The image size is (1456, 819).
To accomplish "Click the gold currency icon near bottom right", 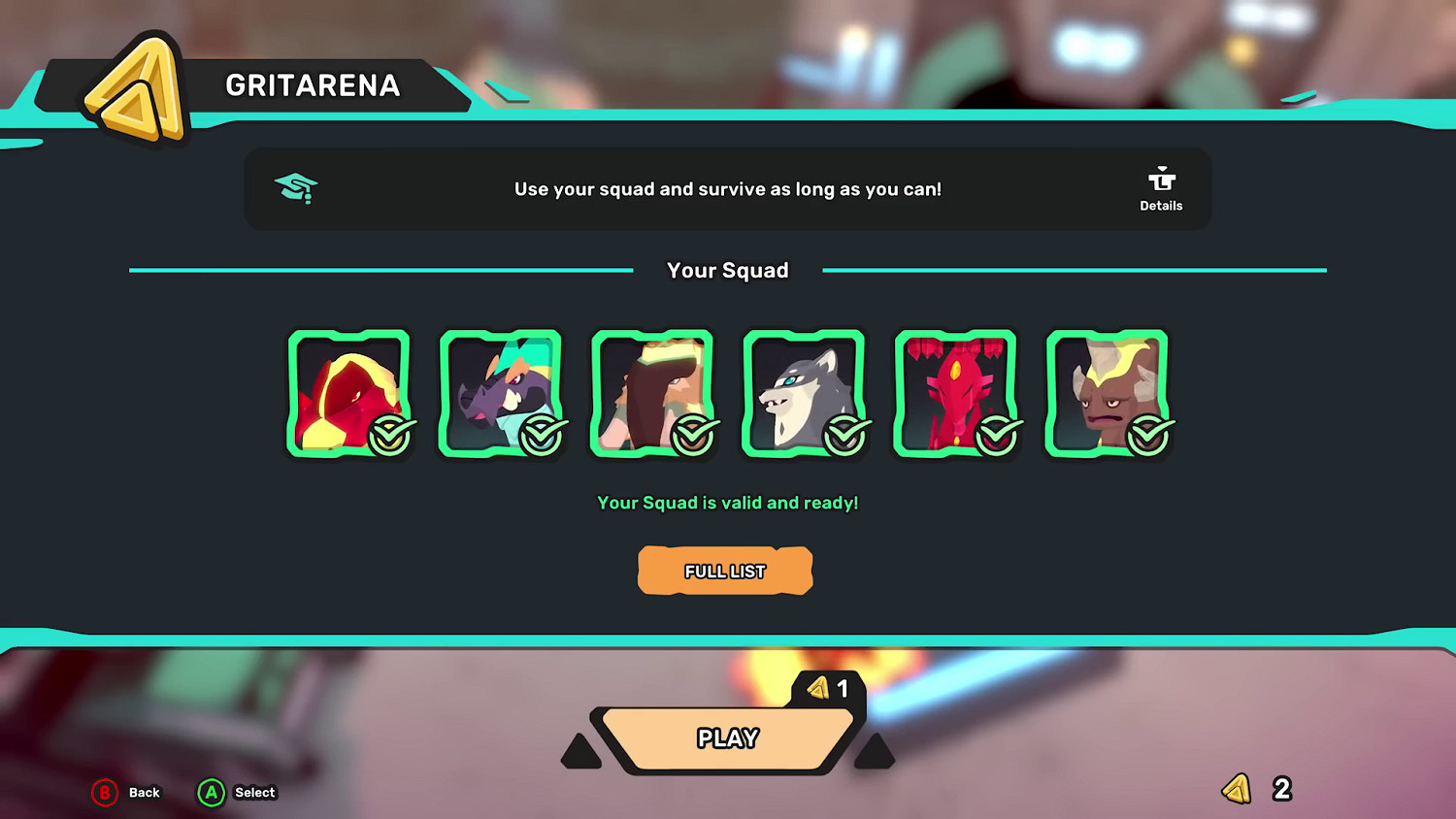I will 1237,790.
